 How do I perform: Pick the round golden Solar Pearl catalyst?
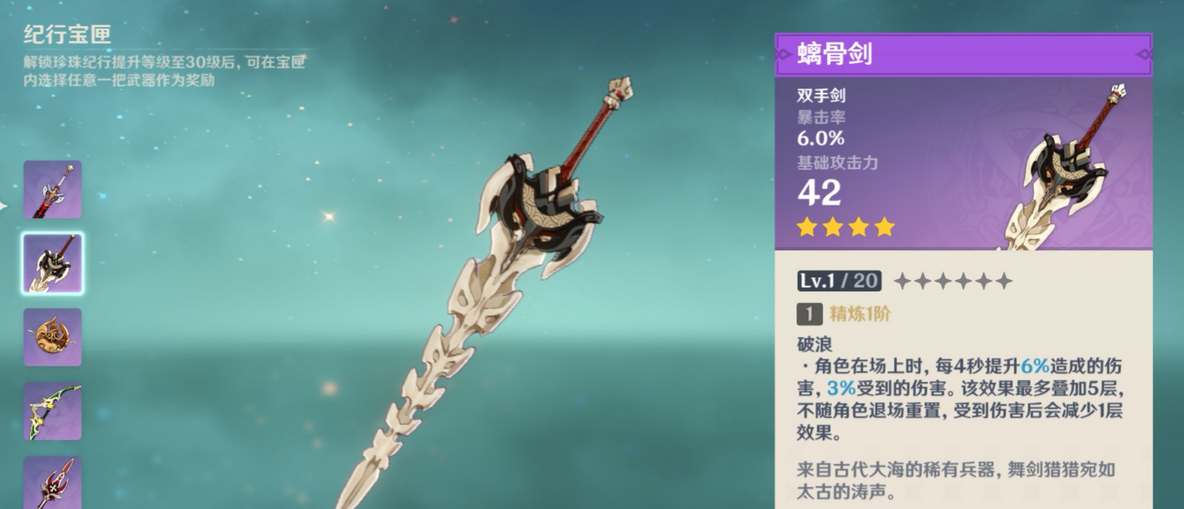(x=52, y=337)
